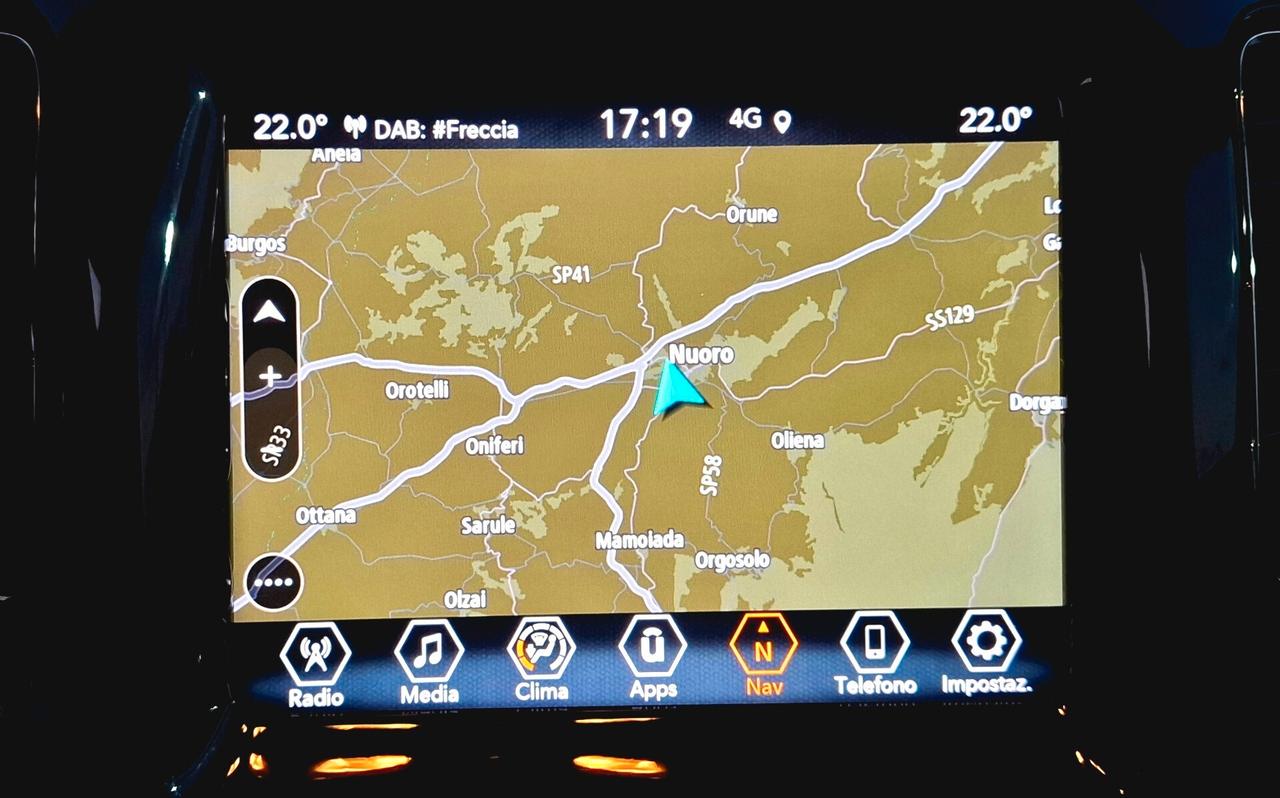Viewport: 1280px width, 798px height.
Task: Tap the white up-arrow map control
Action: point(269,313)
